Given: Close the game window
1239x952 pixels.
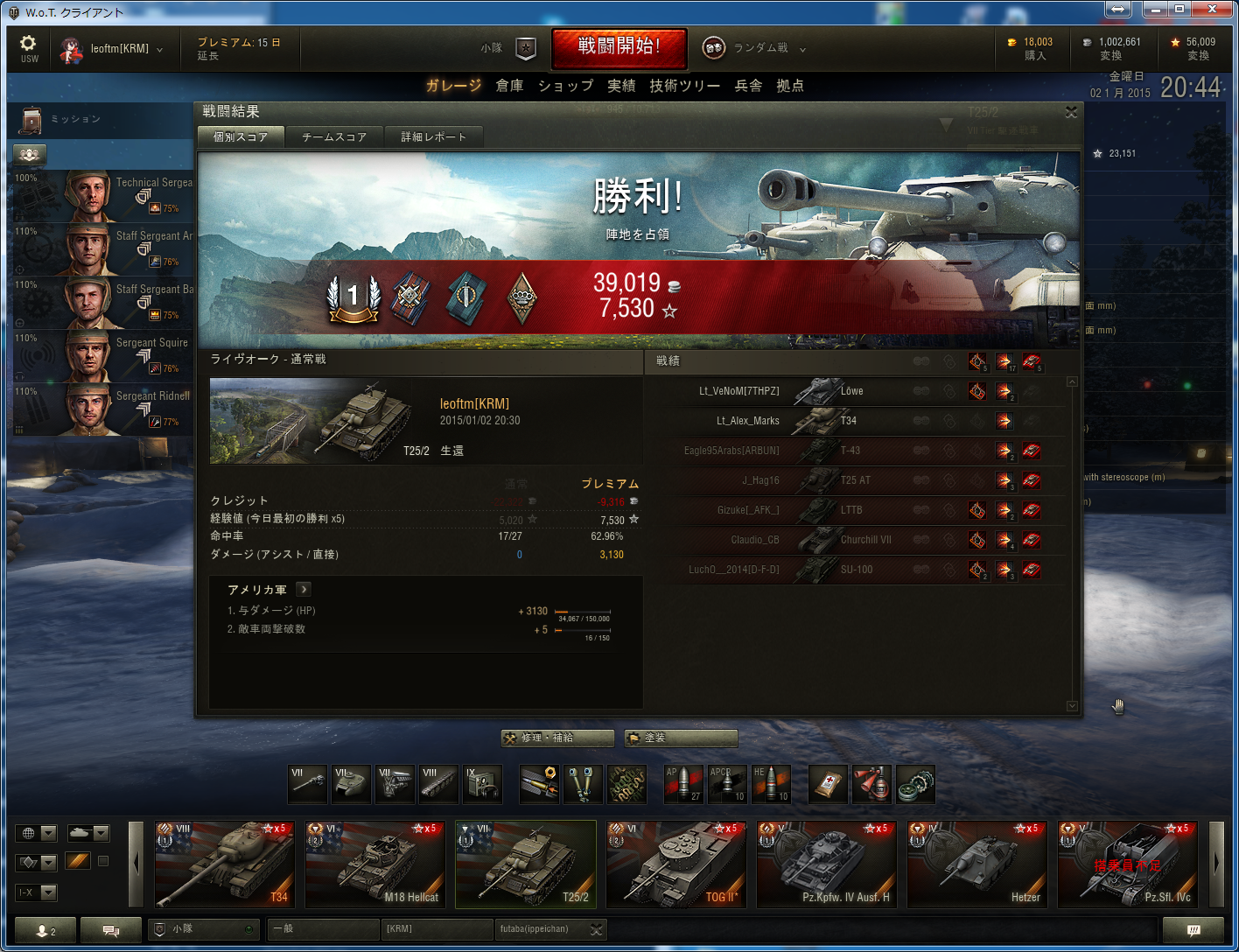Looking at the screenshot, I should tap(1212, 10).
